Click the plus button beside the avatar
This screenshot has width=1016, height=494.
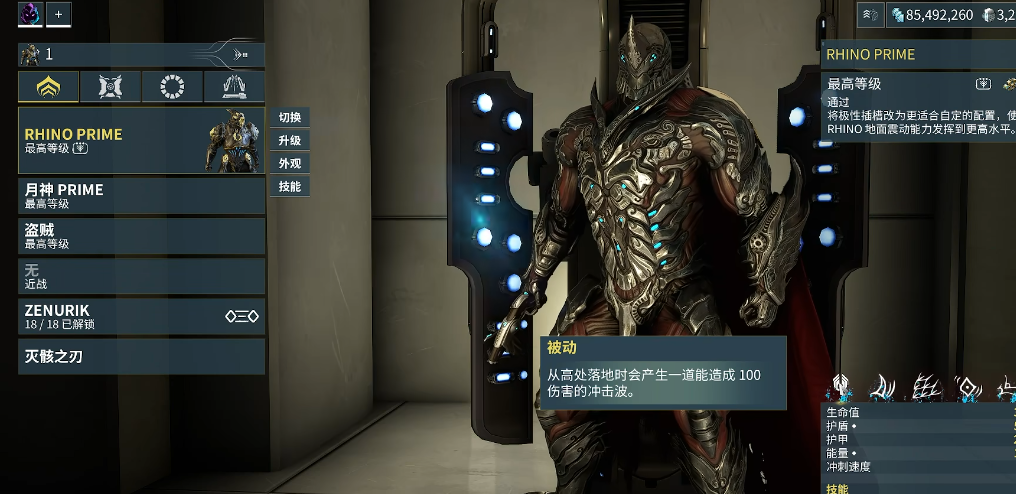58,14
